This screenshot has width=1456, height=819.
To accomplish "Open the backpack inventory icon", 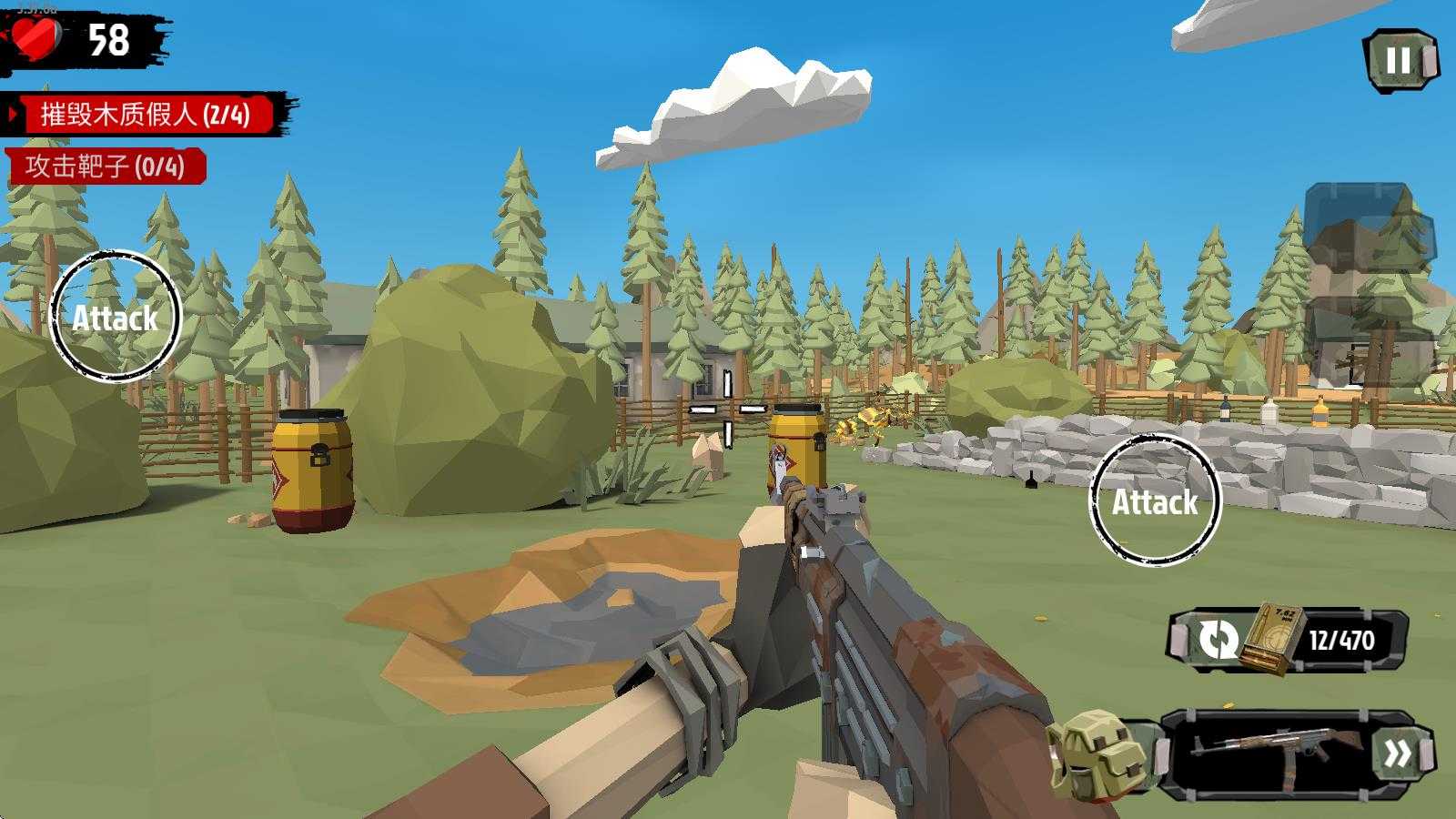I will pos(1095,755).
